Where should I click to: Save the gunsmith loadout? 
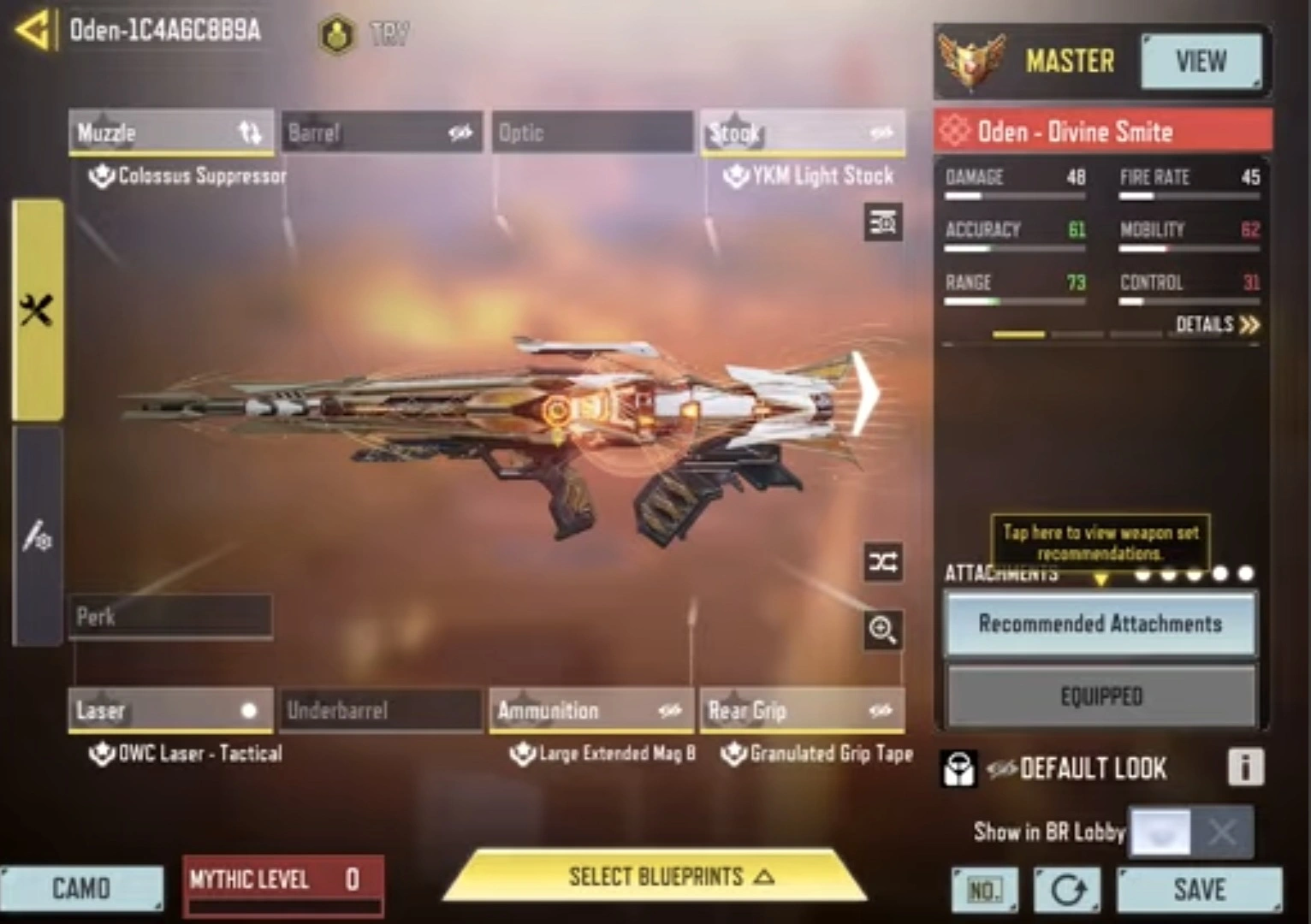1199,890
